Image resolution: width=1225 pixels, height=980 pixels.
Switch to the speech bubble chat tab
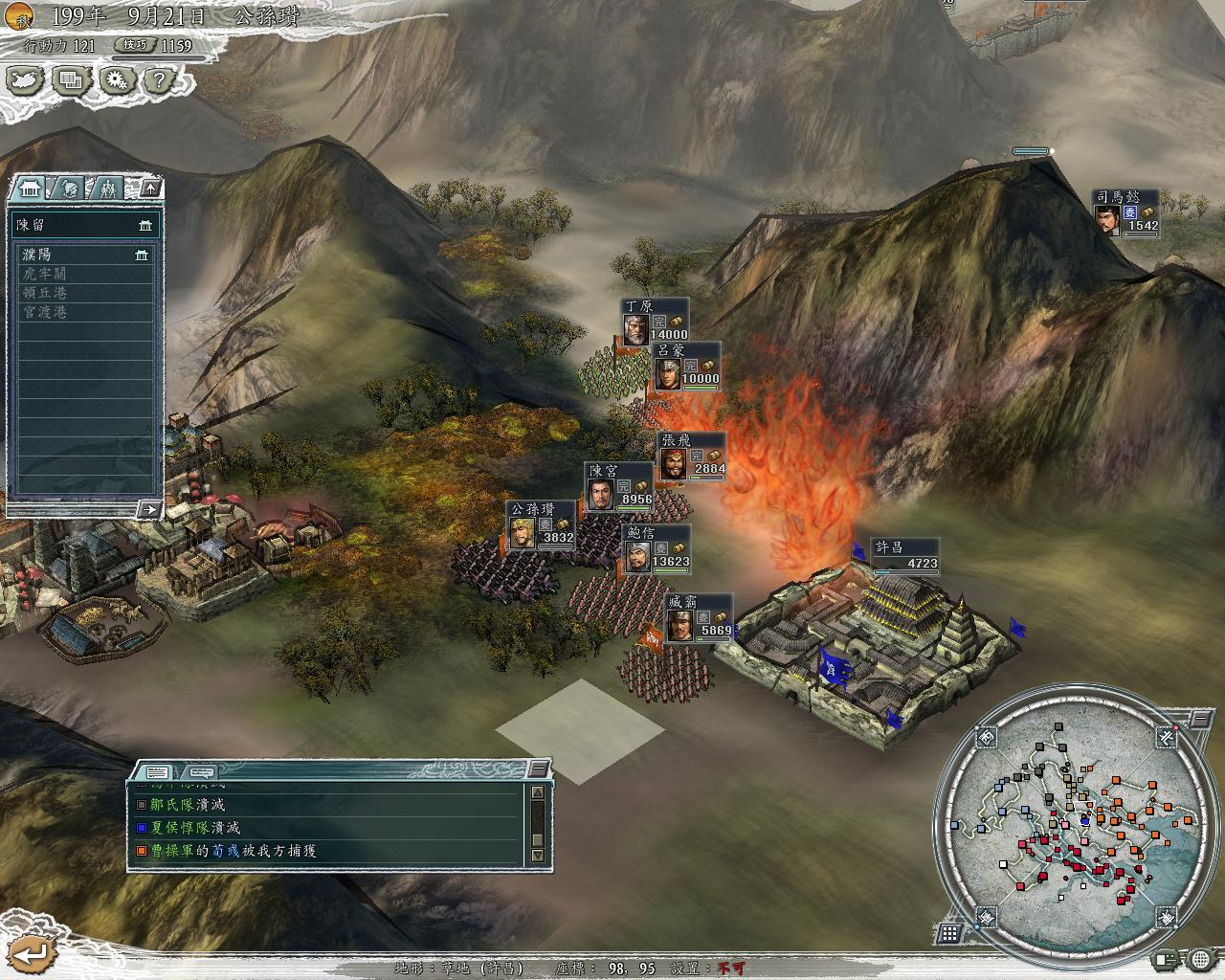[201, 771]
